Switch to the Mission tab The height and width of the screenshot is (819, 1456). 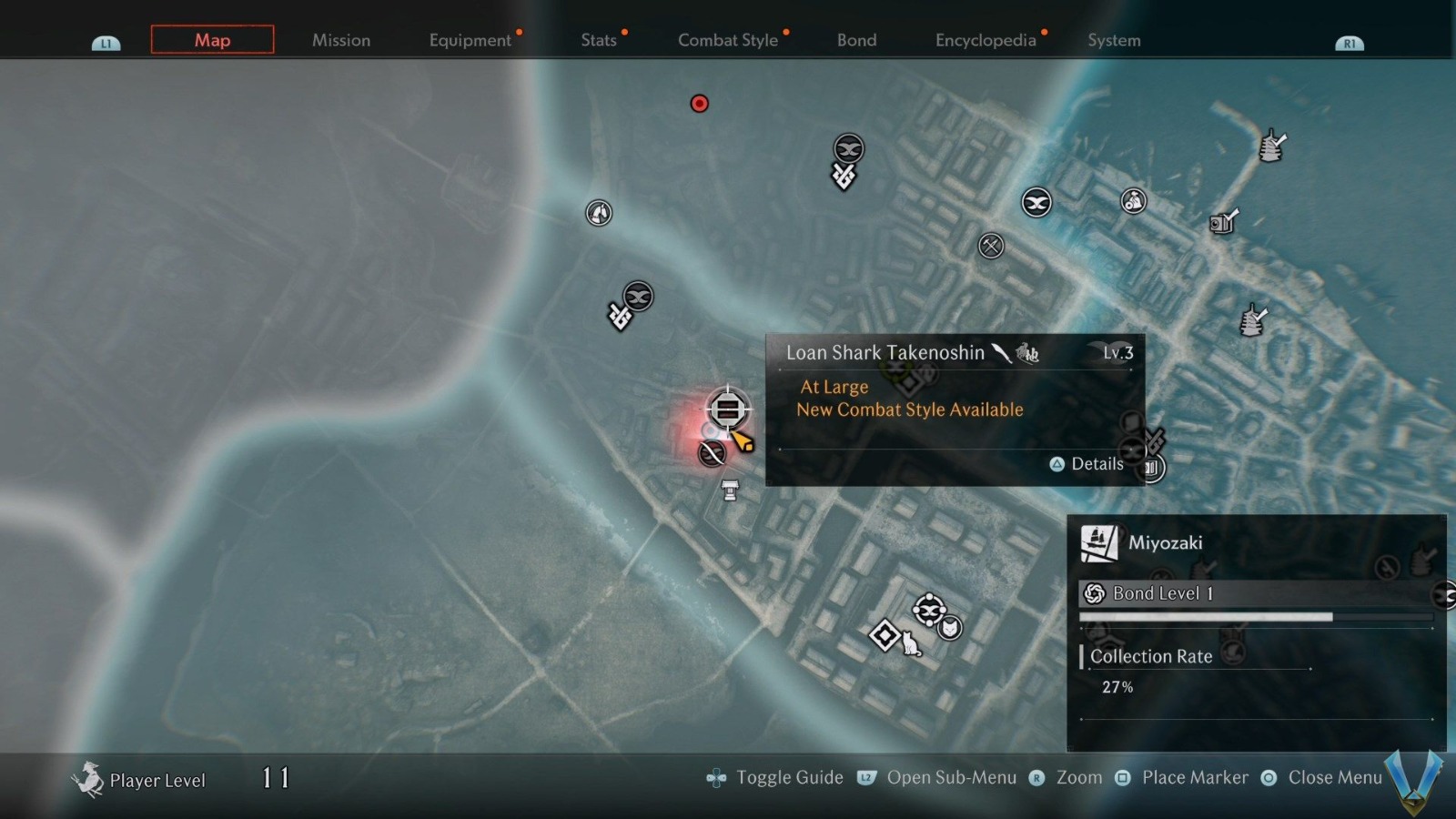(x=341, y=40)
